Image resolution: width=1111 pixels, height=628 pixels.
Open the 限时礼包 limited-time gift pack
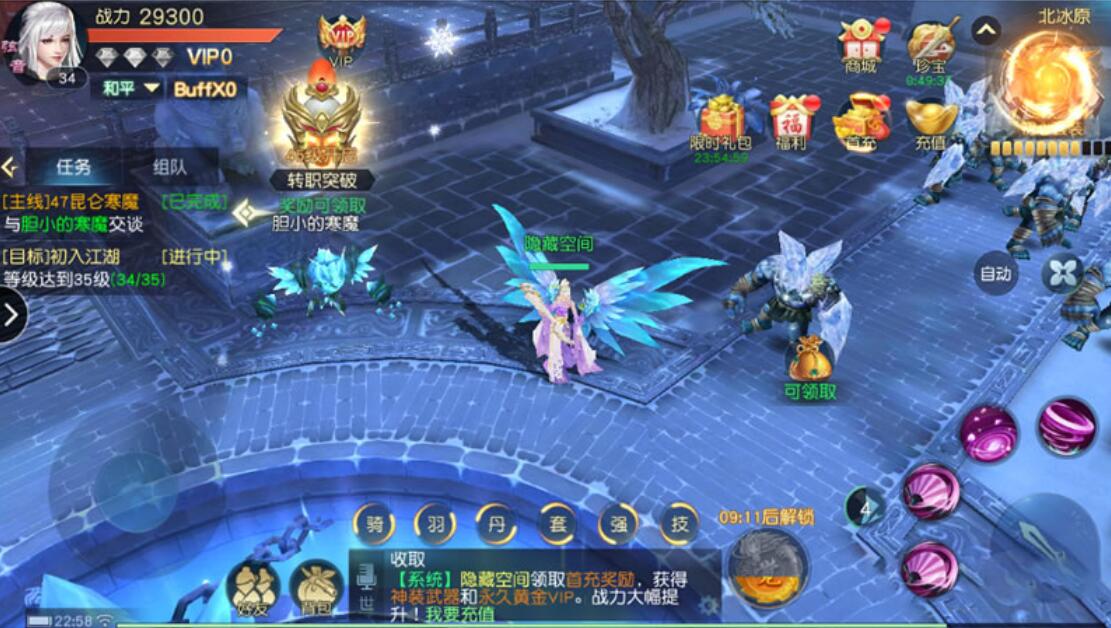point(719,120)
